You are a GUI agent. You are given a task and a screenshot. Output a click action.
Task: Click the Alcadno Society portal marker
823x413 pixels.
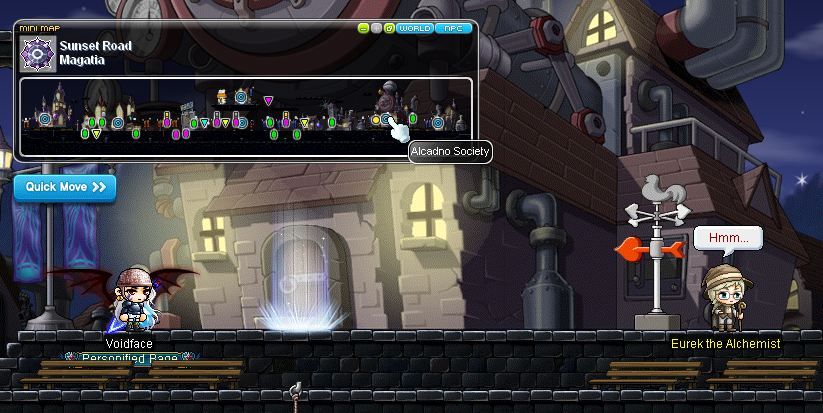tap(386, 119)
